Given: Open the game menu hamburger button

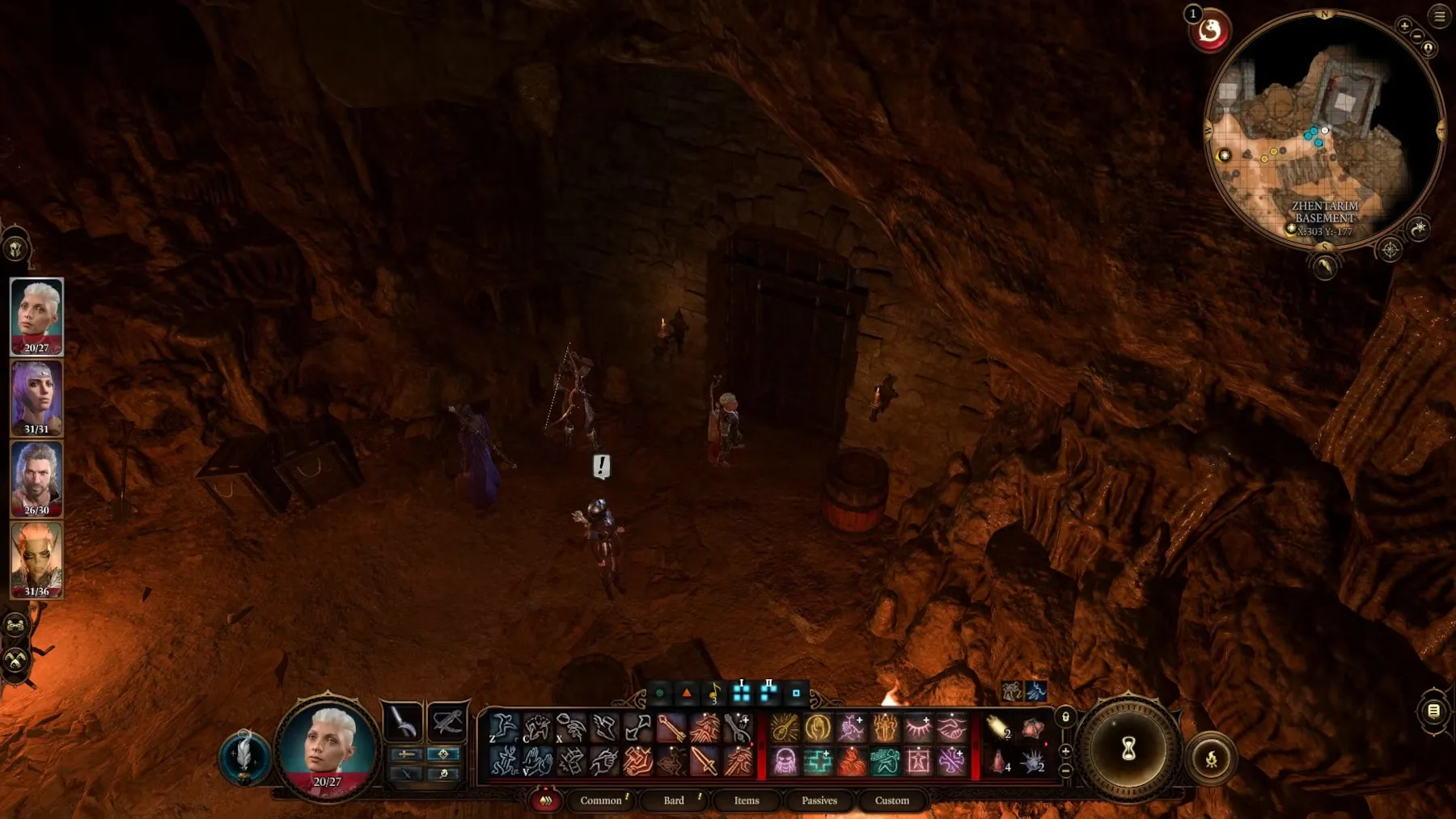Looking at the screenshot, I should click(x=1440, y=16).
